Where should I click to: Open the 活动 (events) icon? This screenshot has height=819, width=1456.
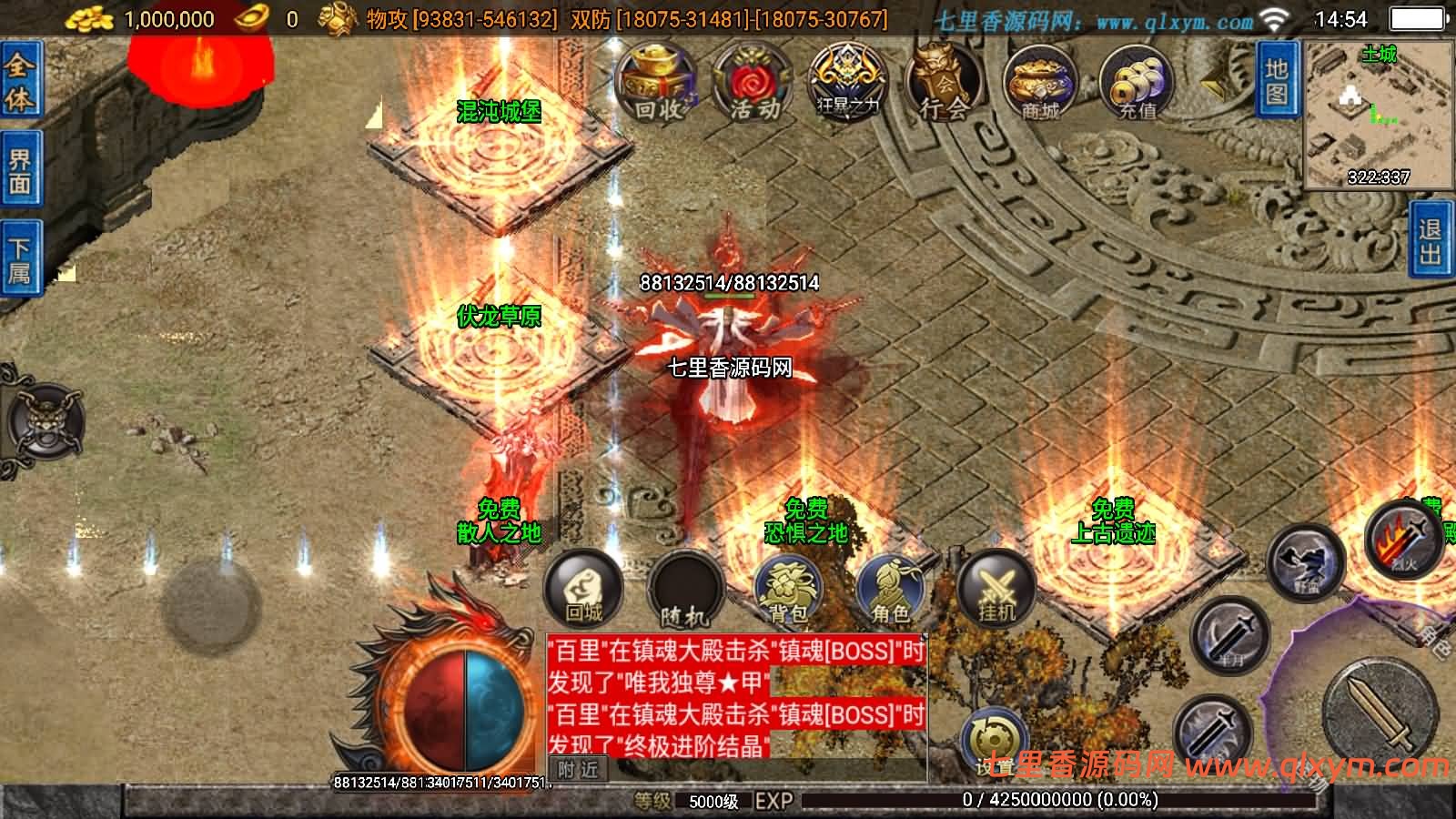752,82
